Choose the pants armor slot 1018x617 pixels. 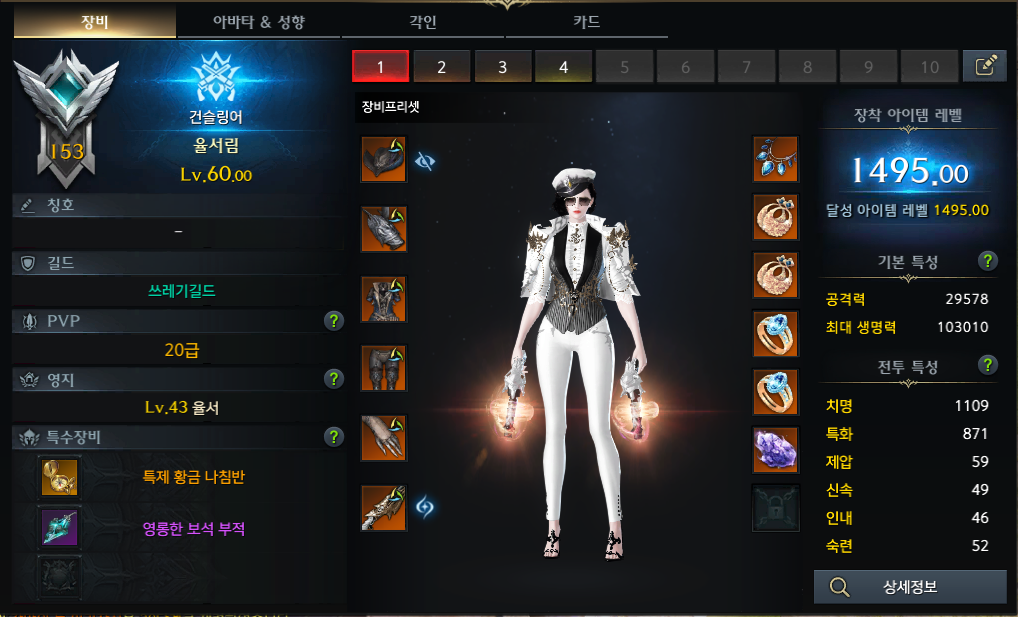(x=384, y=368)
